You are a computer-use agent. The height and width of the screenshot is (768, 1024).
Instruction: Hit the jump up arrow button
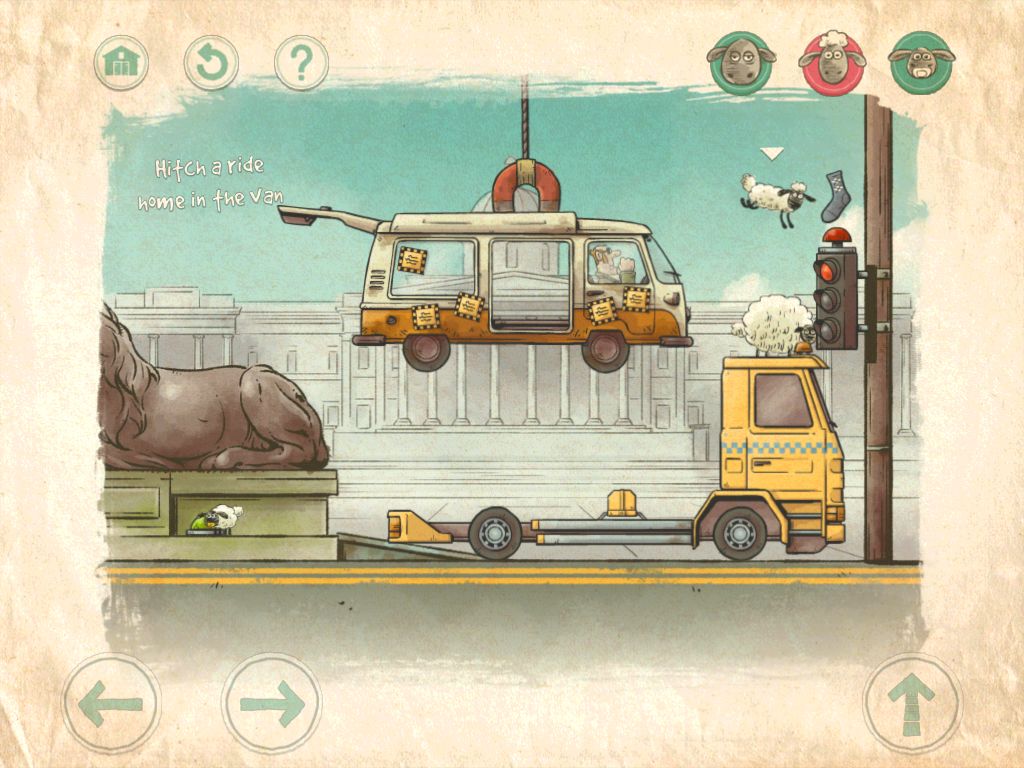(912, 703)
